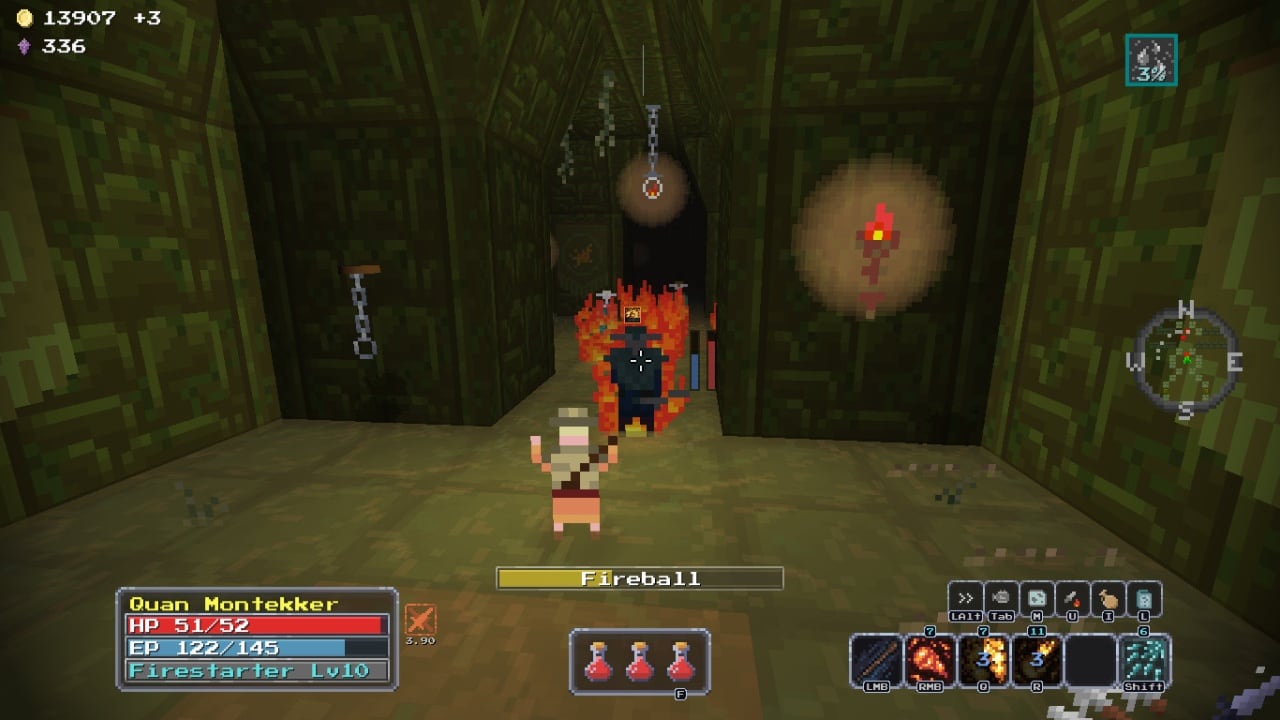Open the map with the M icon
Viewport: 1280px width, 720px height.
point(1037,598)
